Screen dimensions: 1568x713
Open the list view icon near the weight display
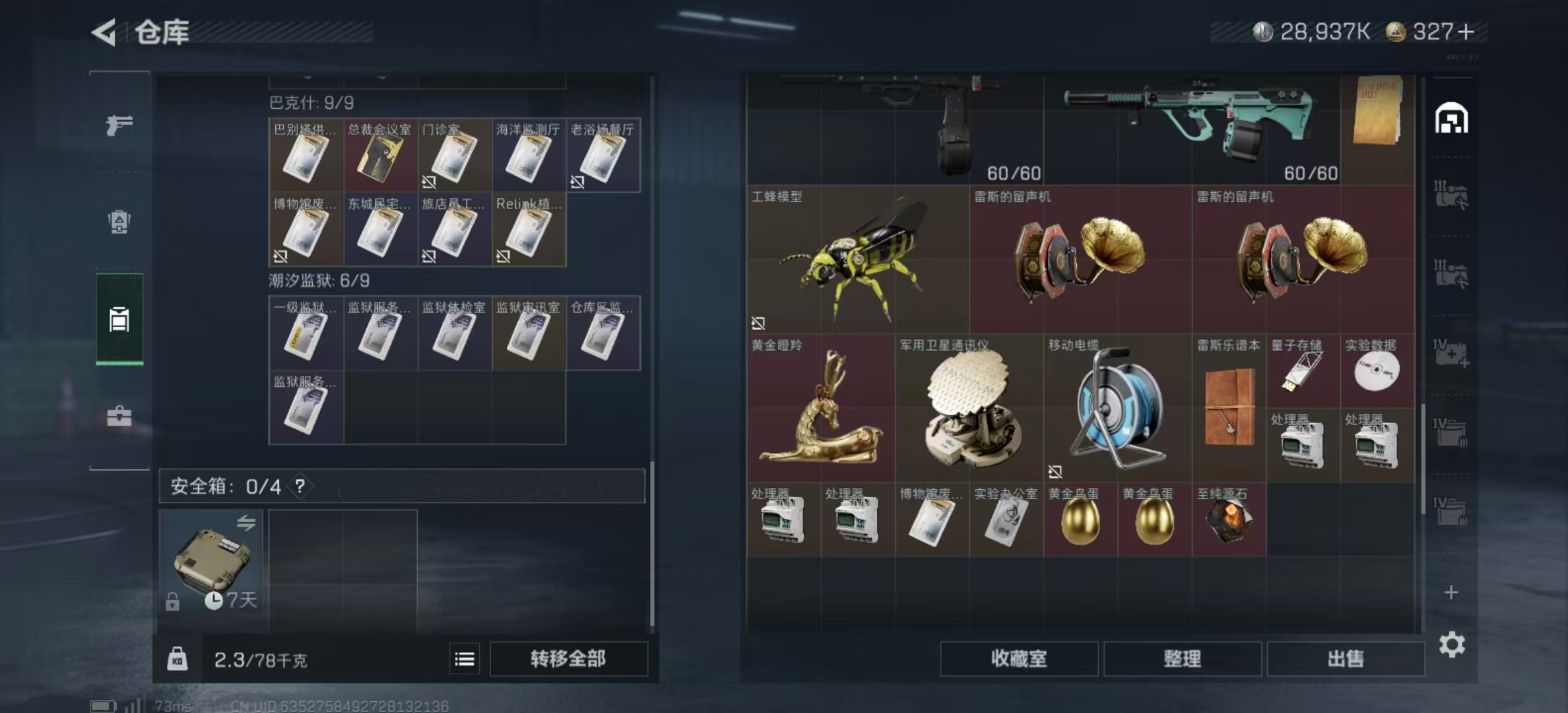[466, 658]
